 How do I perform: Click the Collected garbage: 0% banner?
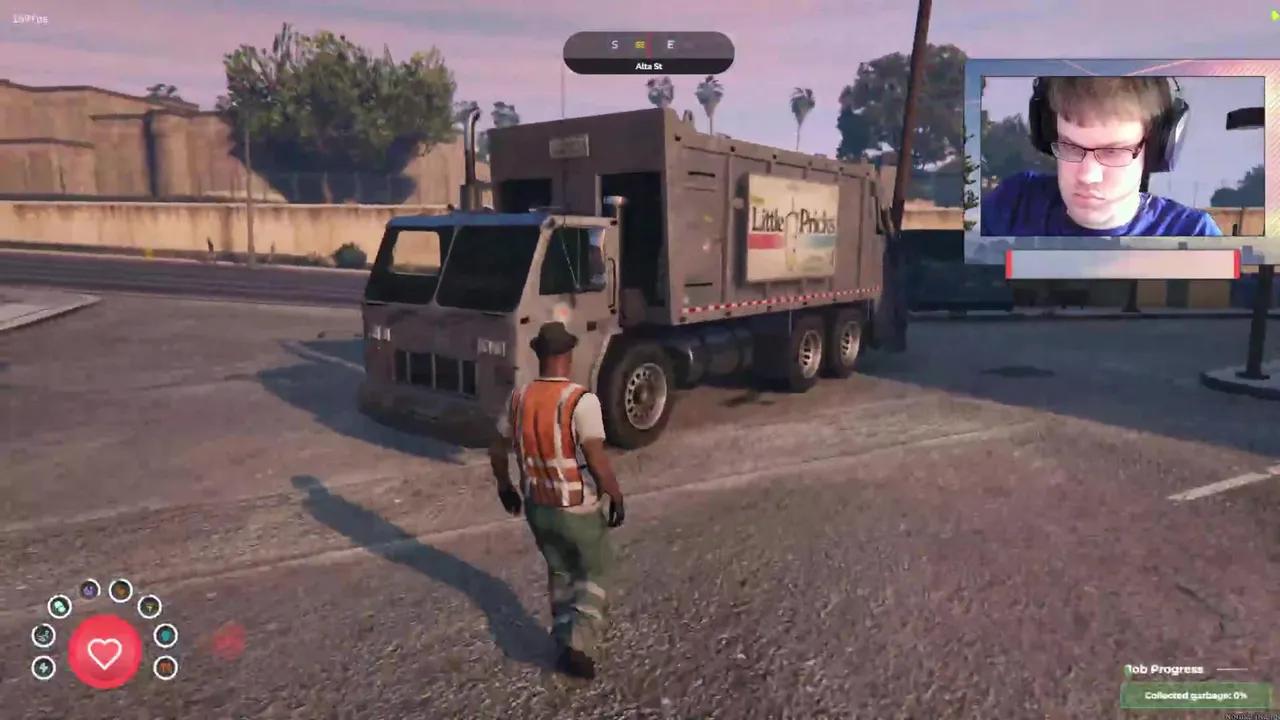coord(1196,694)
